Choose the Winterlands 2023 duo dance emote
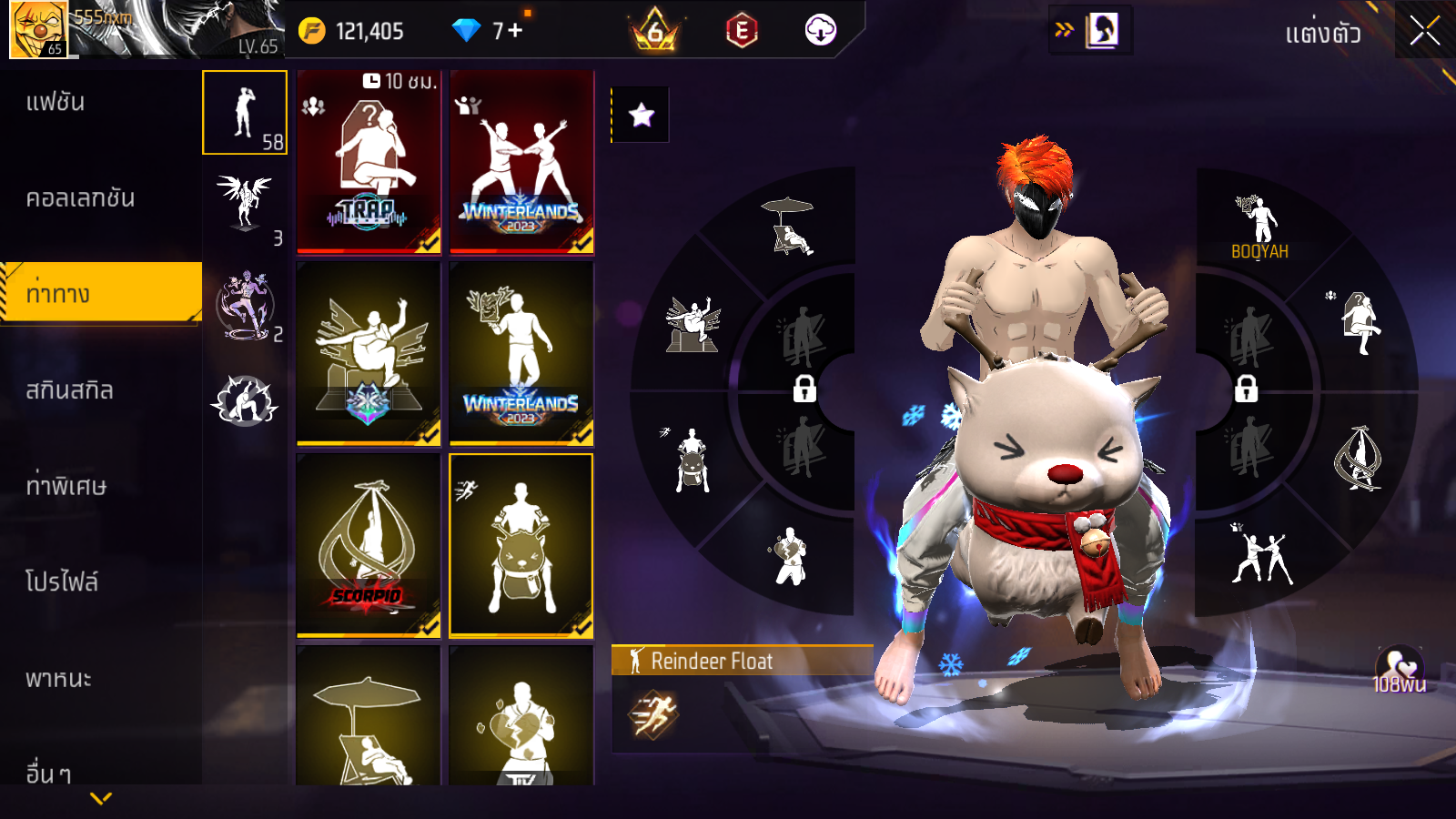 coord(521,162)
